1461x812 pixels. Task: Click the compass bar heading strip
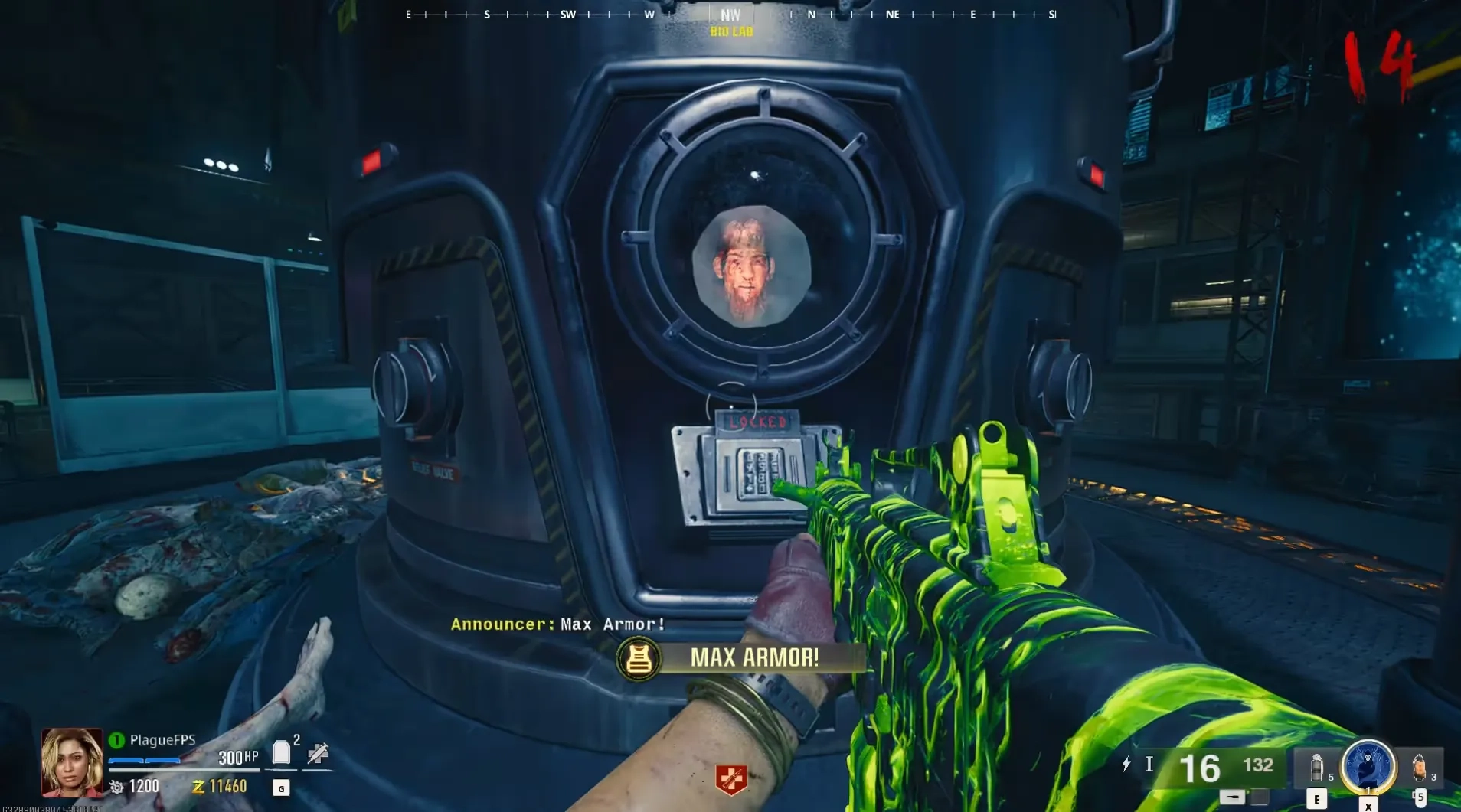point(730,14)
